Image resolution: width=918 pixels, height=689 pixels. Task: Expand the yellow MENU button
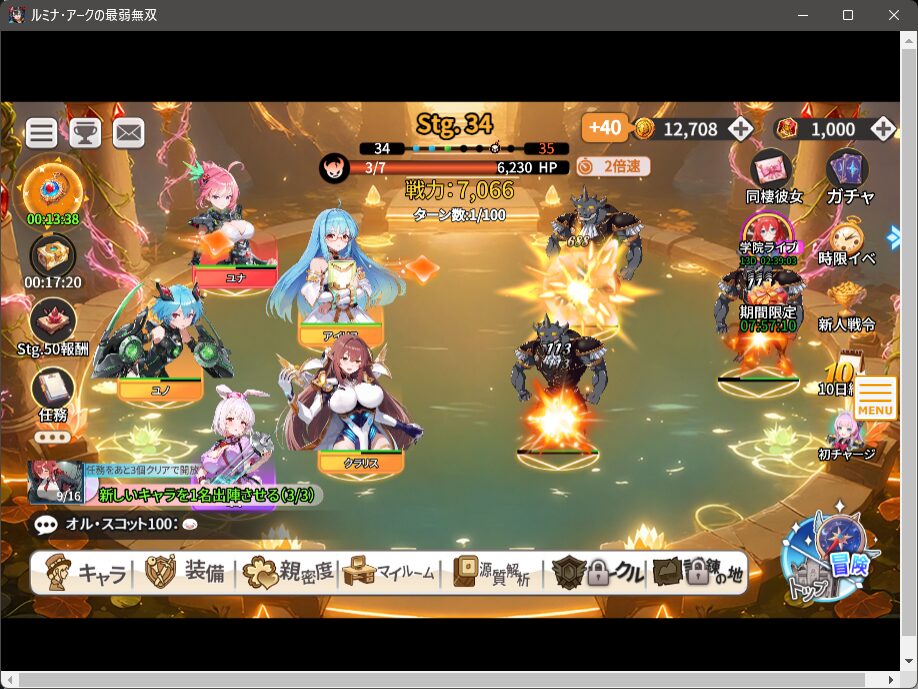coord(874,399)
